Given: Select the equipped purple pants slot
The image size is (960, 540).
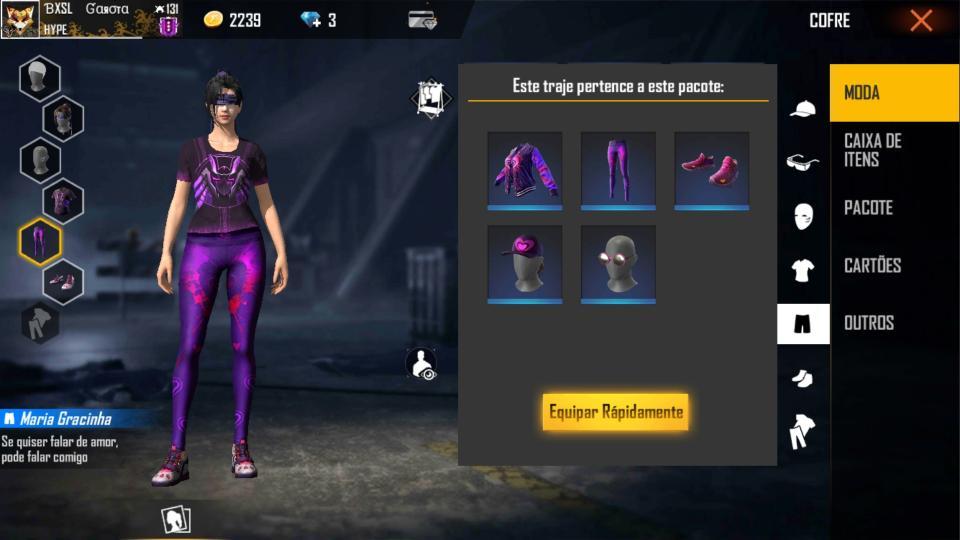Looking at the screenshot, I should point(41,241).
